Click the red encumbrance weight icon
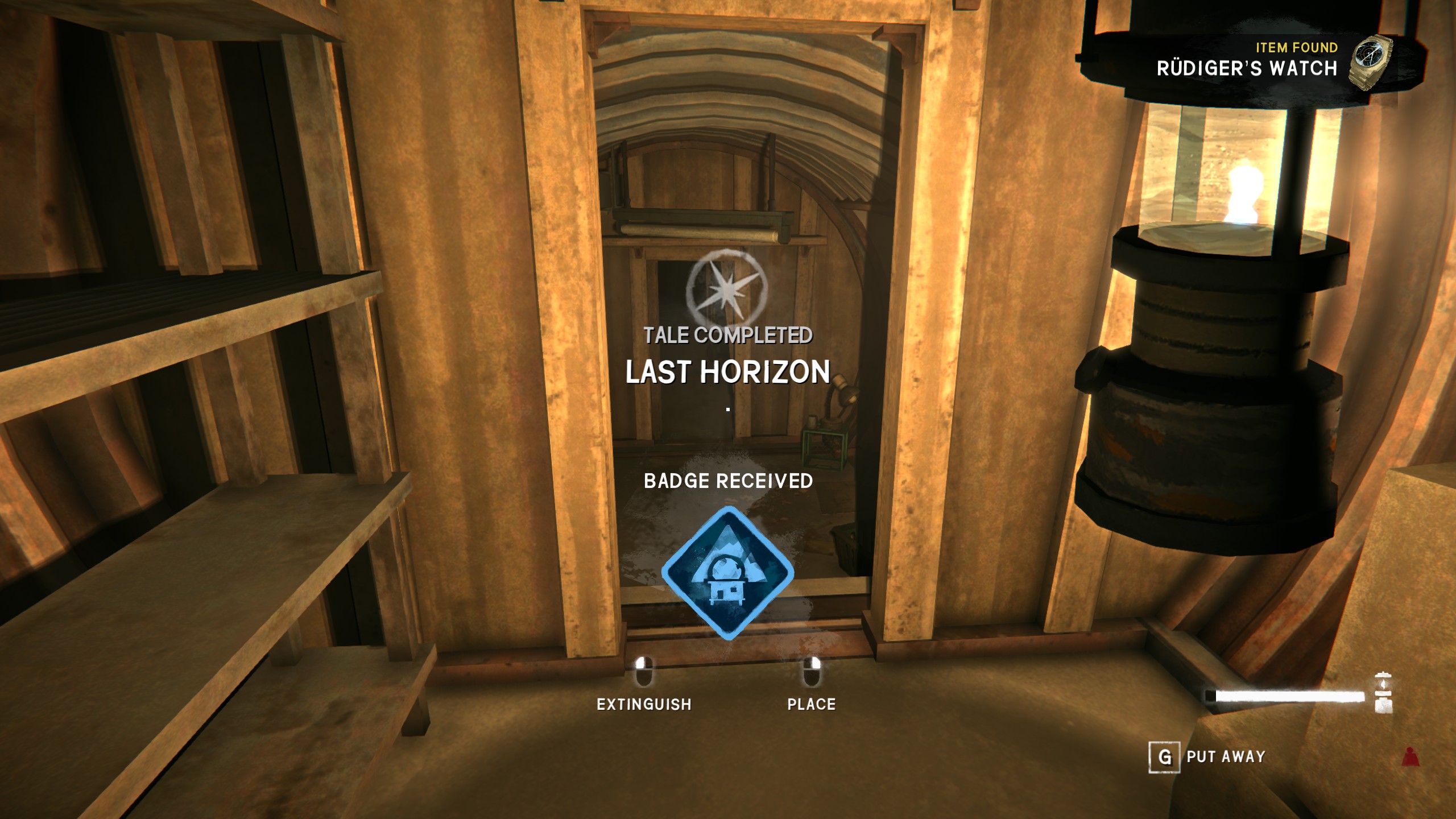 click(x=1410, y=757)
